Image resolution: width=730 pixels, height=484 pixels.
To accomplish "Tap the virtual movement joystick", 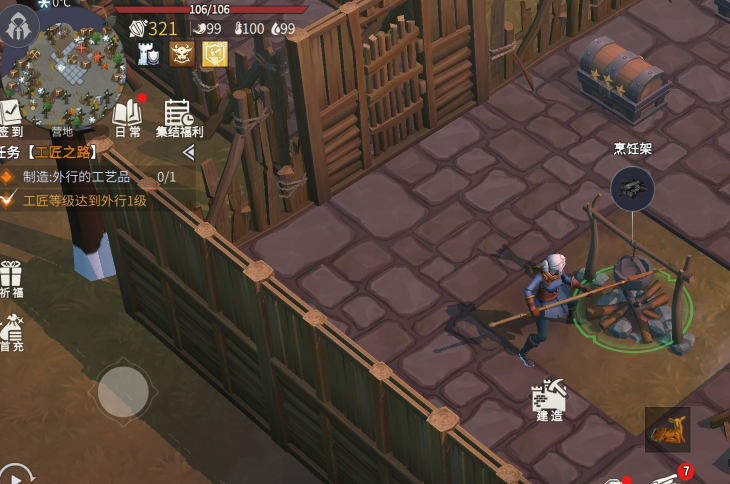I will [123, 391].
